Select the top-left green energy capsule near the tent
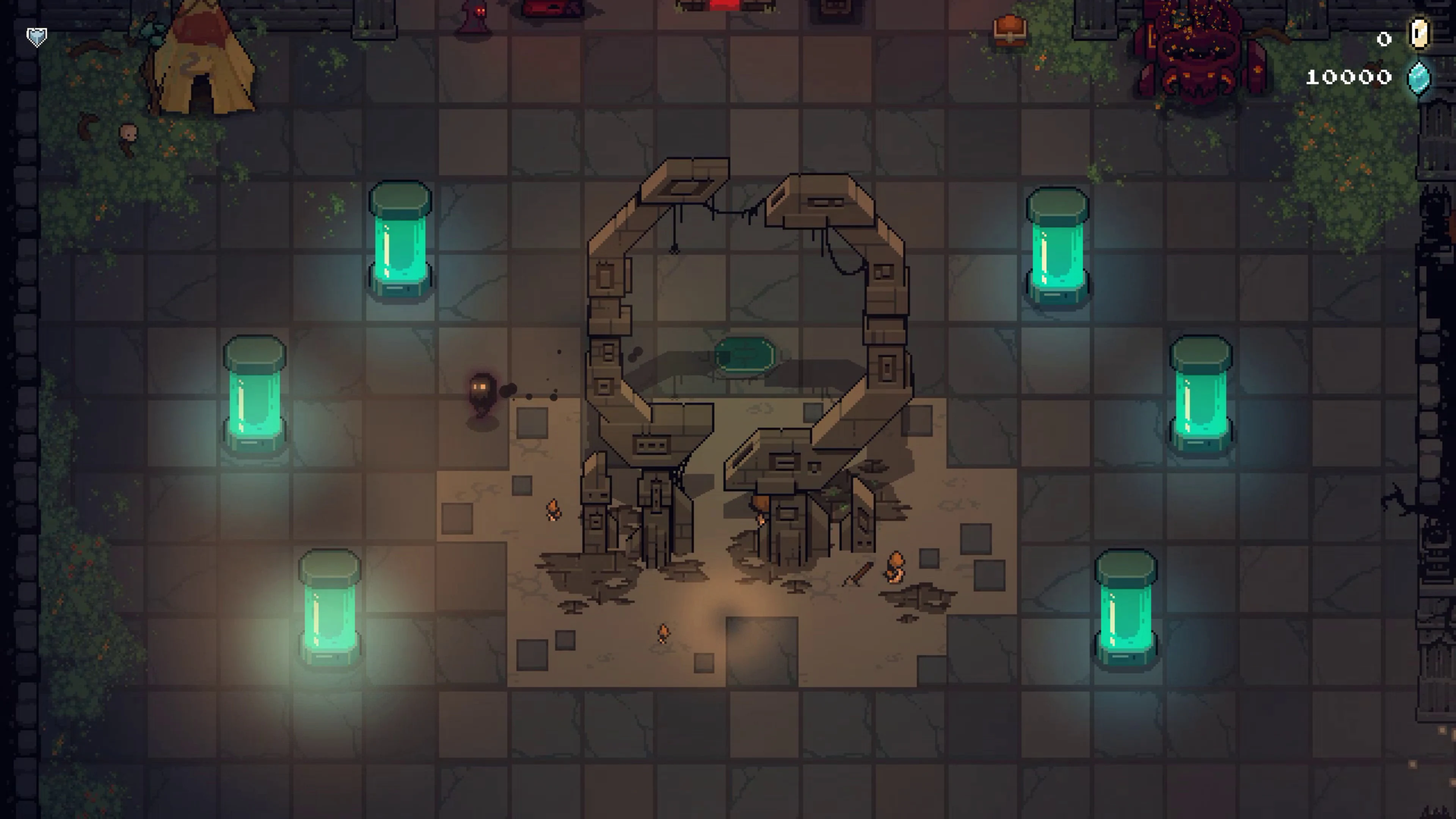The image size is (1456, 819). click(x=401, y=243)
